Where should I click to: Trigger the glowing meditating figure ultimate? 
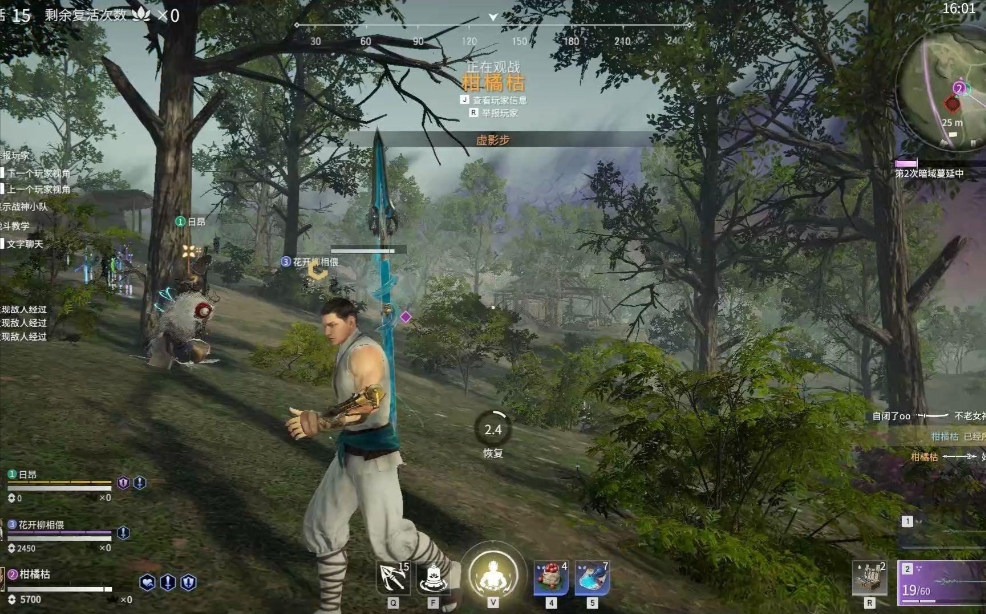[x=492, y=575]
